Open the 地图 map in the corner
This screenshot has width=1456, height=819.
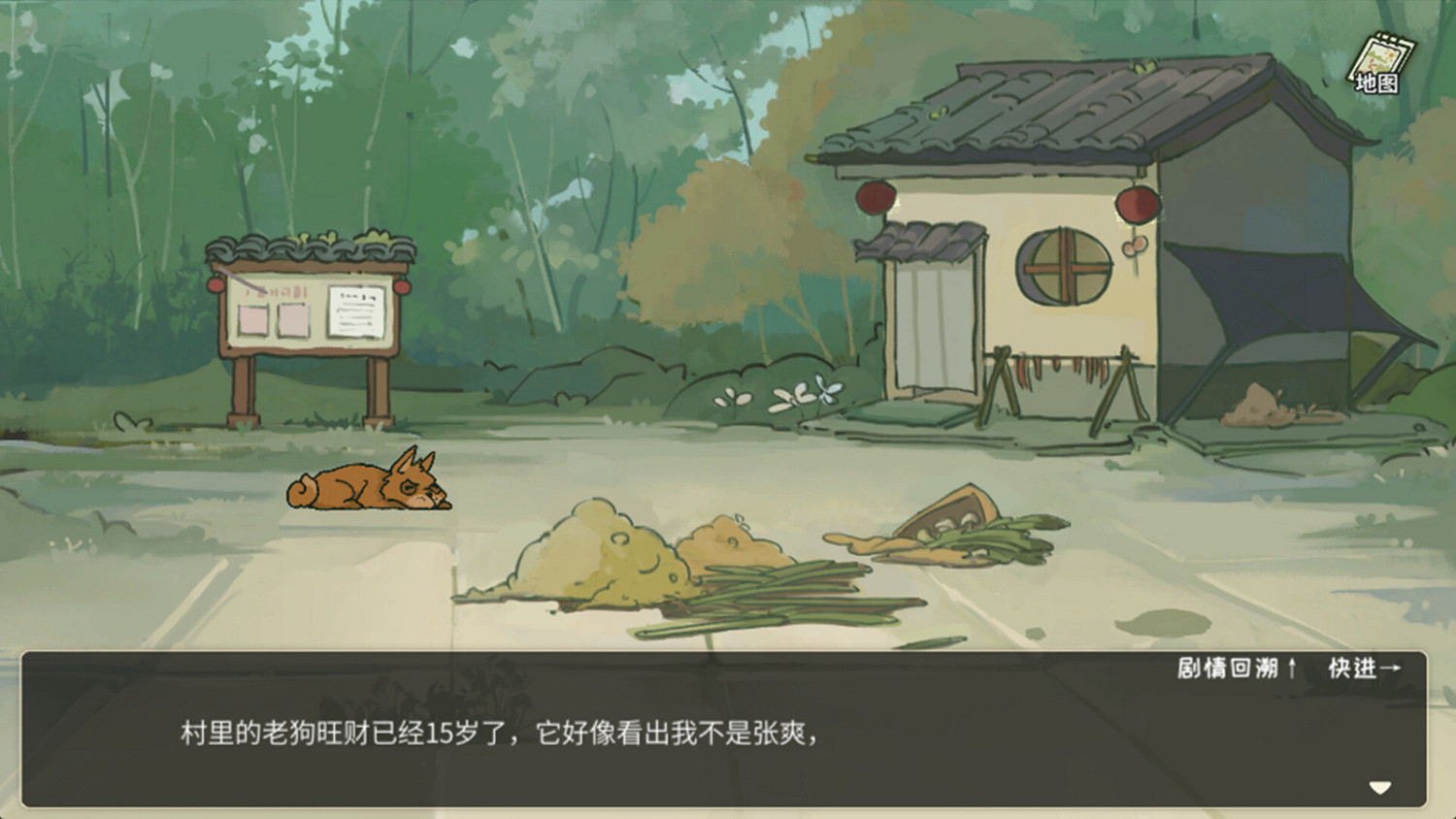(1379, 58)
